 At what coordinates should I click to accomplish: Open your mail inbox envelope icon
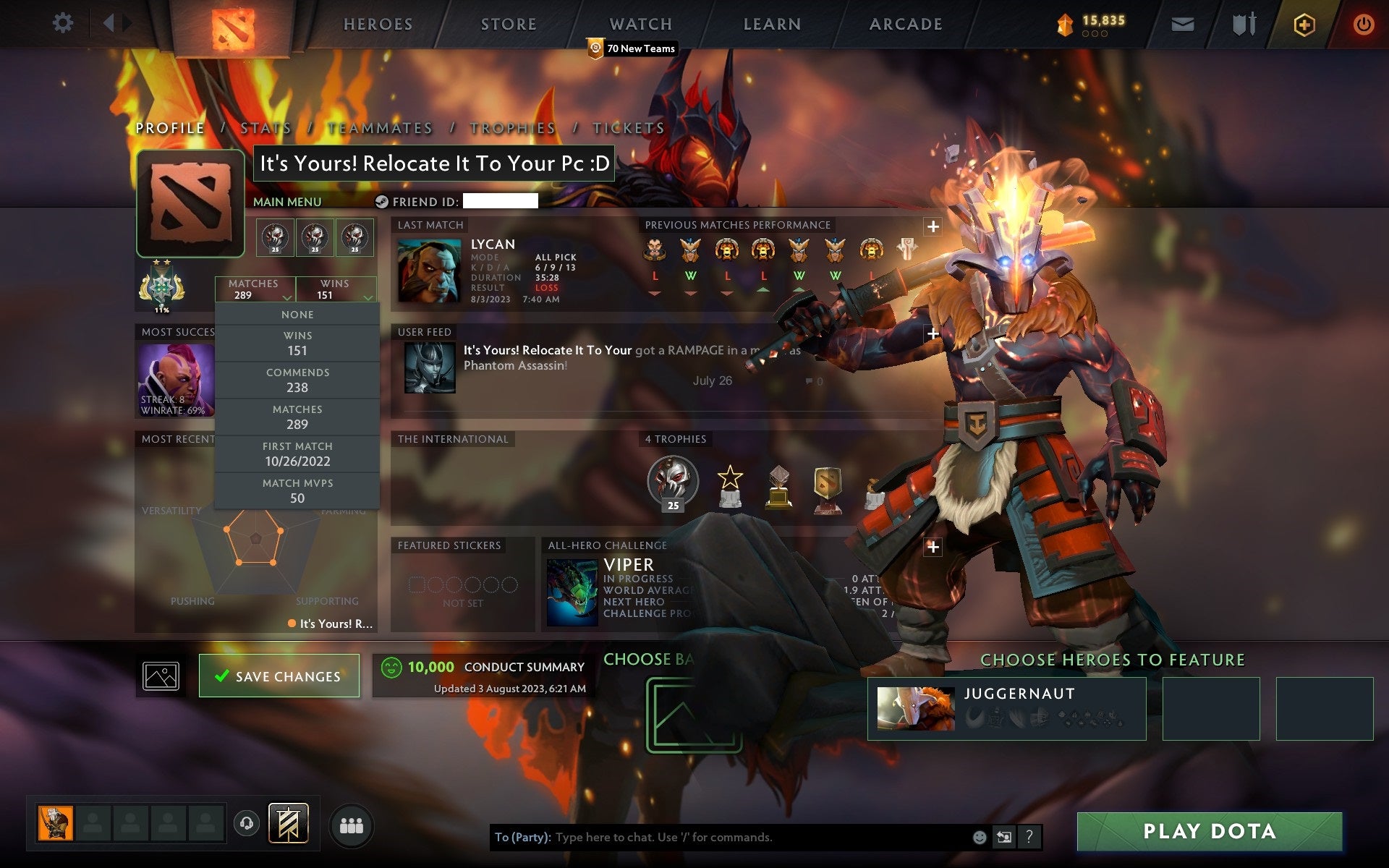(1181, 23)
